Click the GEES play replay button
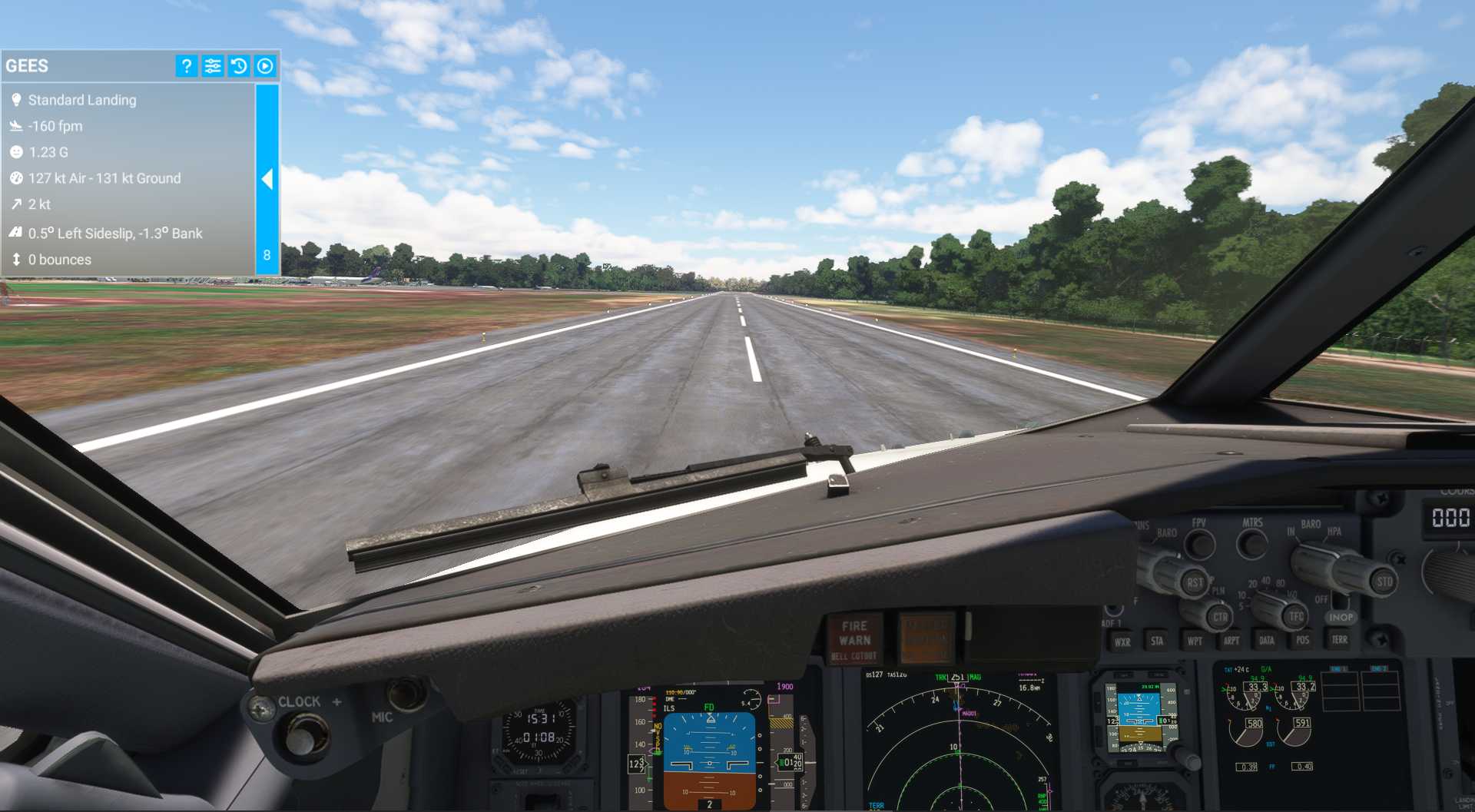 click(265, 66)
